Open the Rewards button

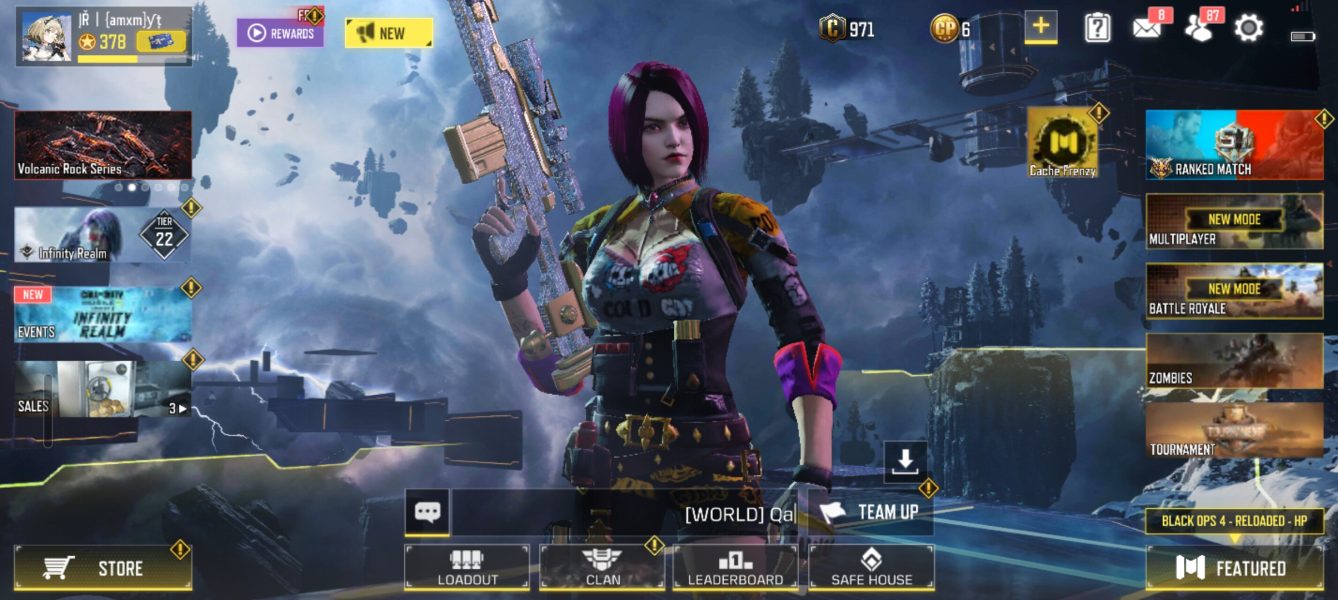[280, 33]
